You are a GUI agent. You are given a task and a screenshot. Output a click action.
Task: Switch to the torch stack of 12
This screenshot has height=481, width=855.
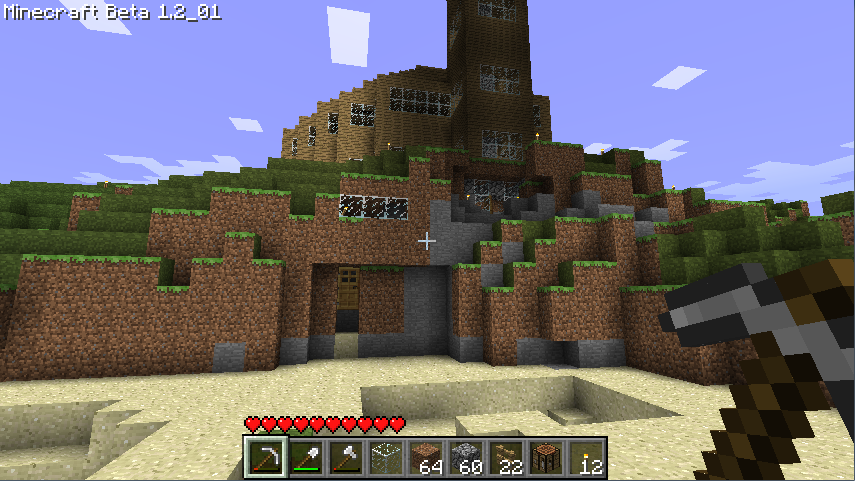pos(585,458)
